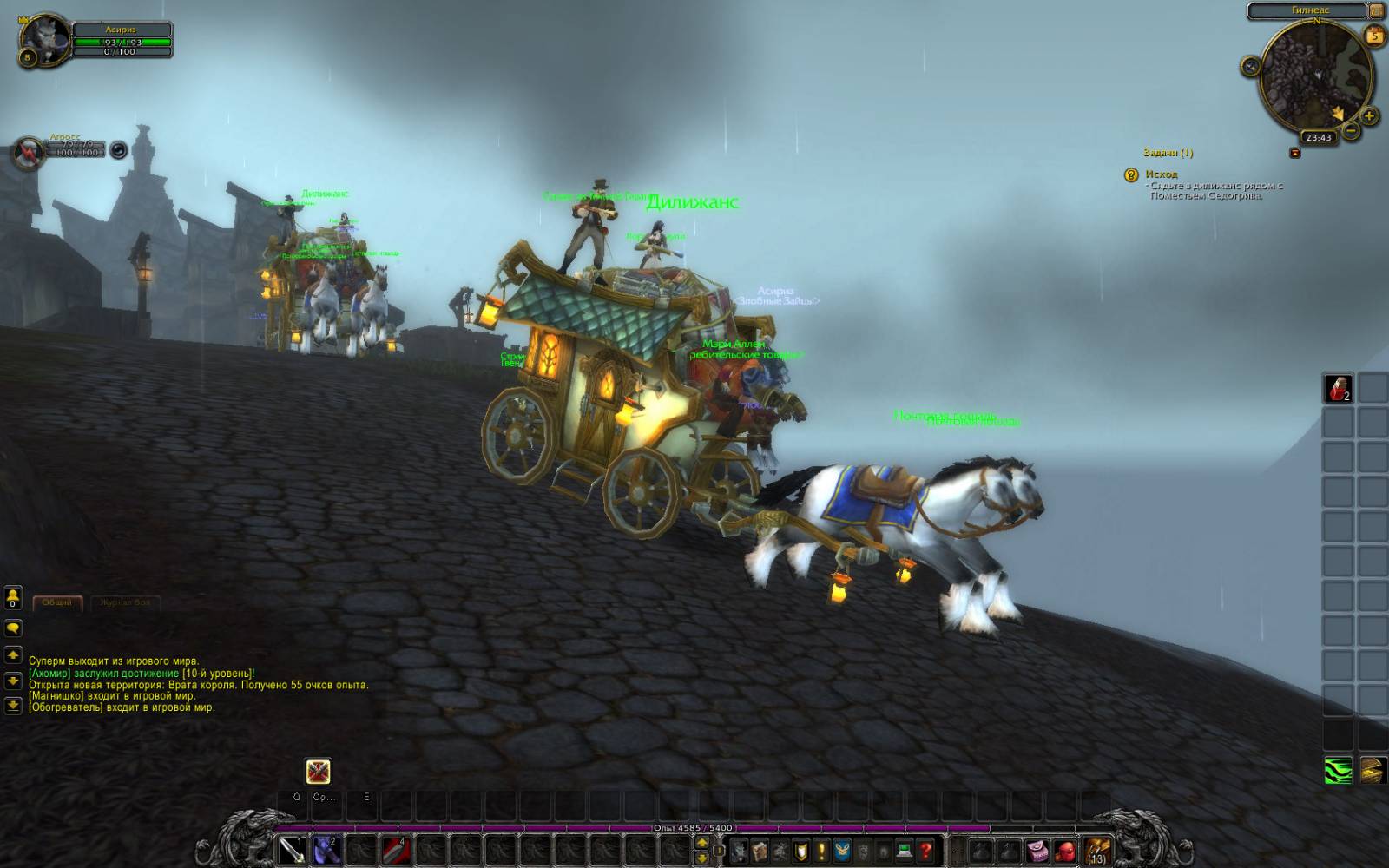Zoom in on the minimap
The height and width of the screenshot is (868, 1389).
[x=1369, y=115]
